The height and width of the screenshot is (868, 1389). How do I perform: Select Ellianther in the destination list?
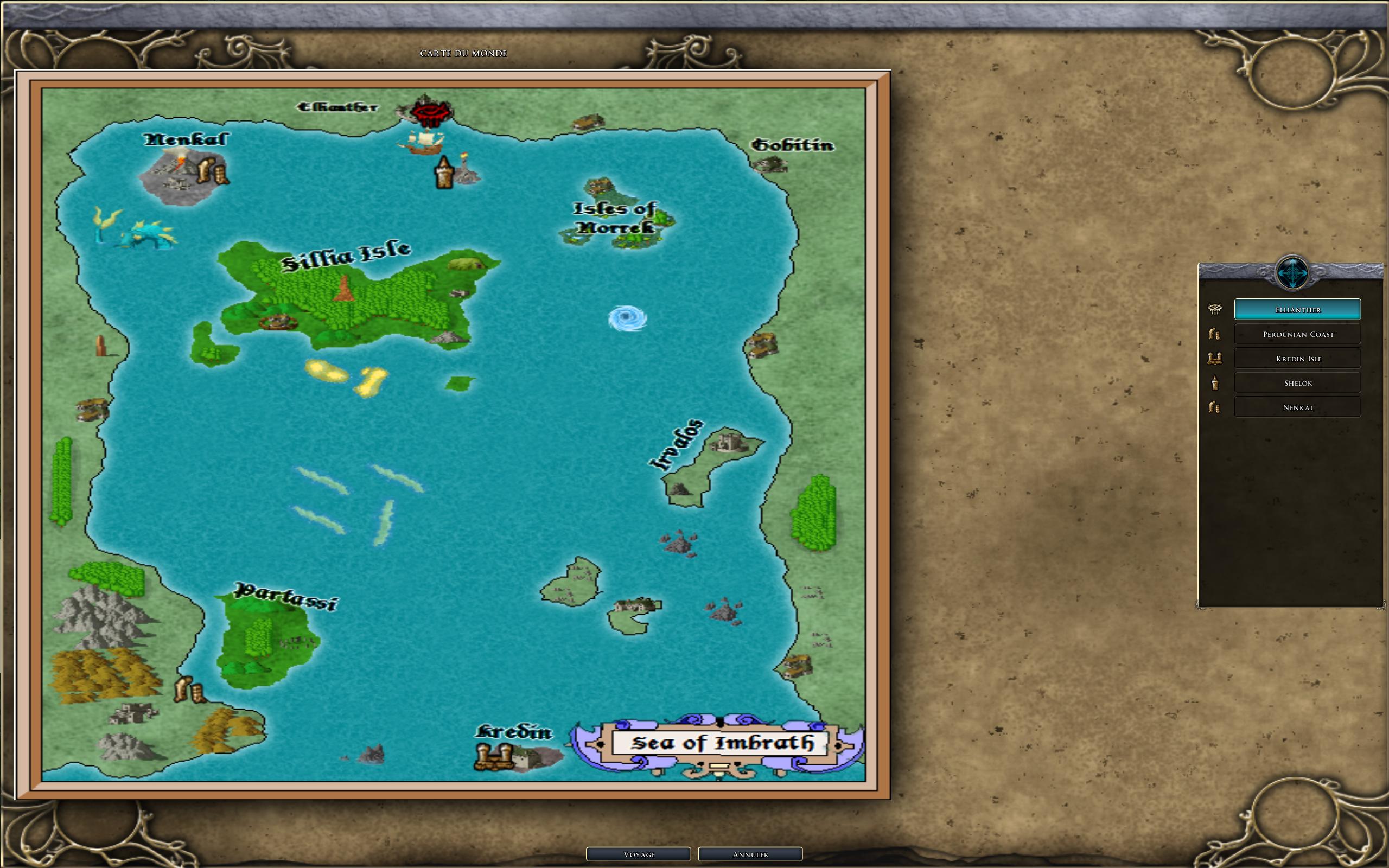click(x=1297, y=309)
